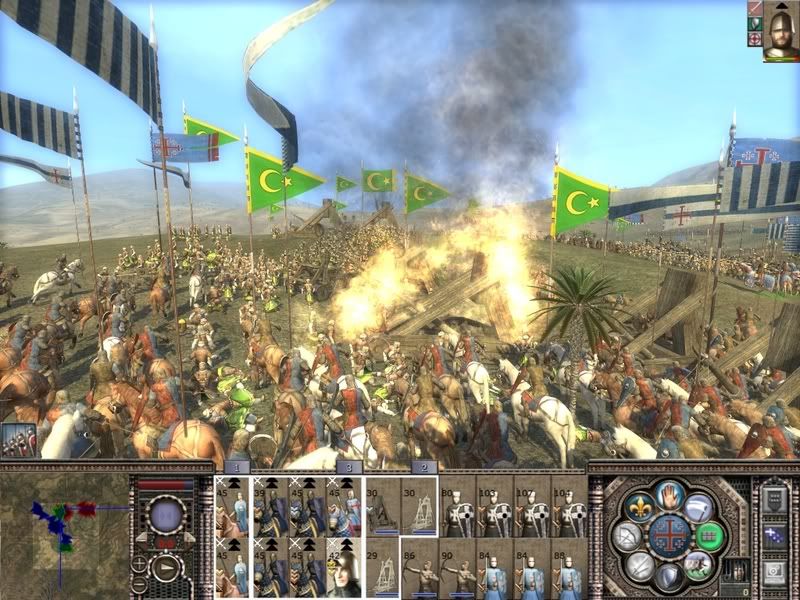This screenshot has width=800, height=600.
Task: Select the spearmen unit card showing 88
Action: tap(568, 567)
